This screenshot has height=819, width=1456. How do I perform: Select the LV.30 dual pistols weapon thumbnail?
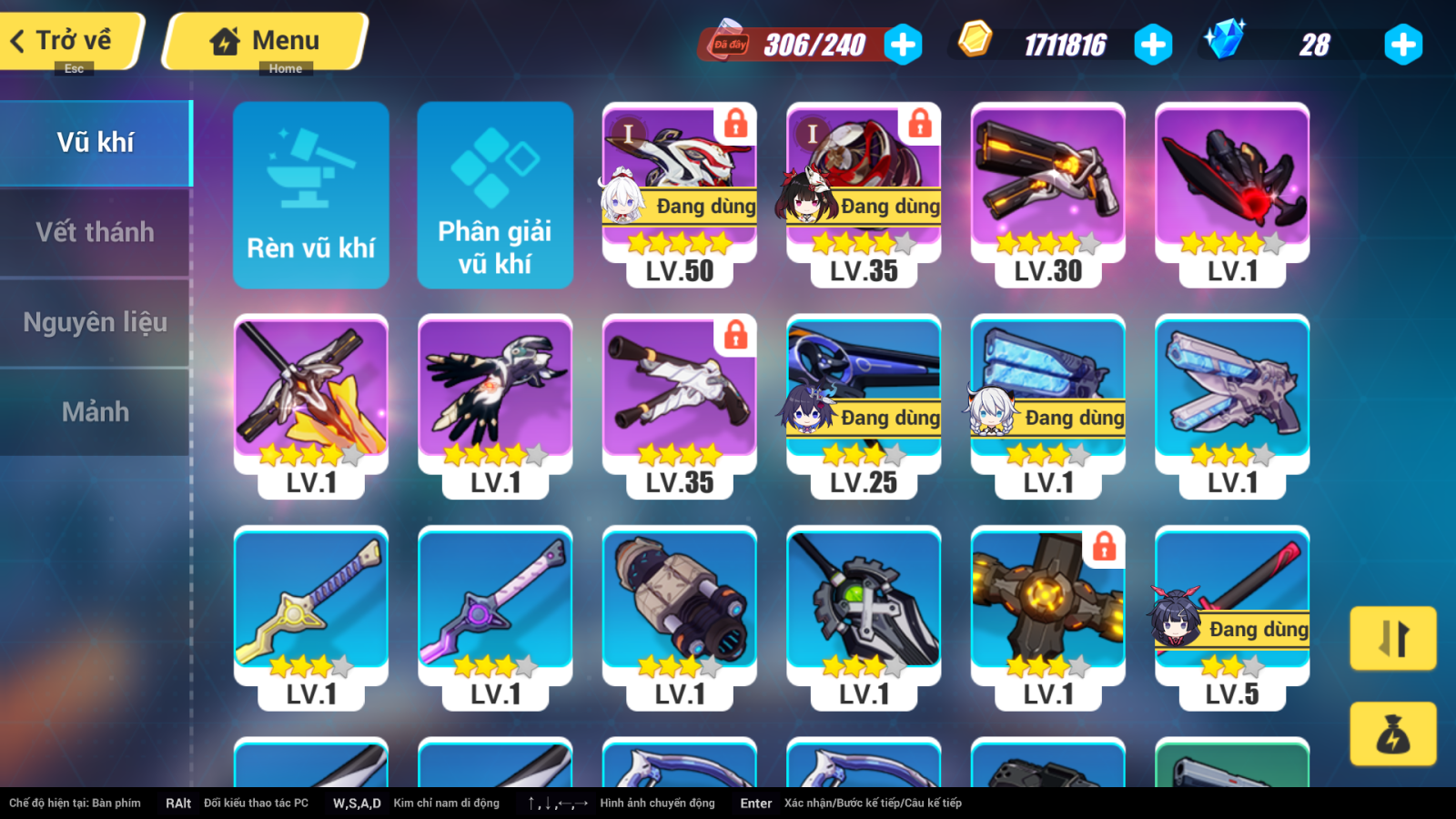click(x=1046, y=182)
